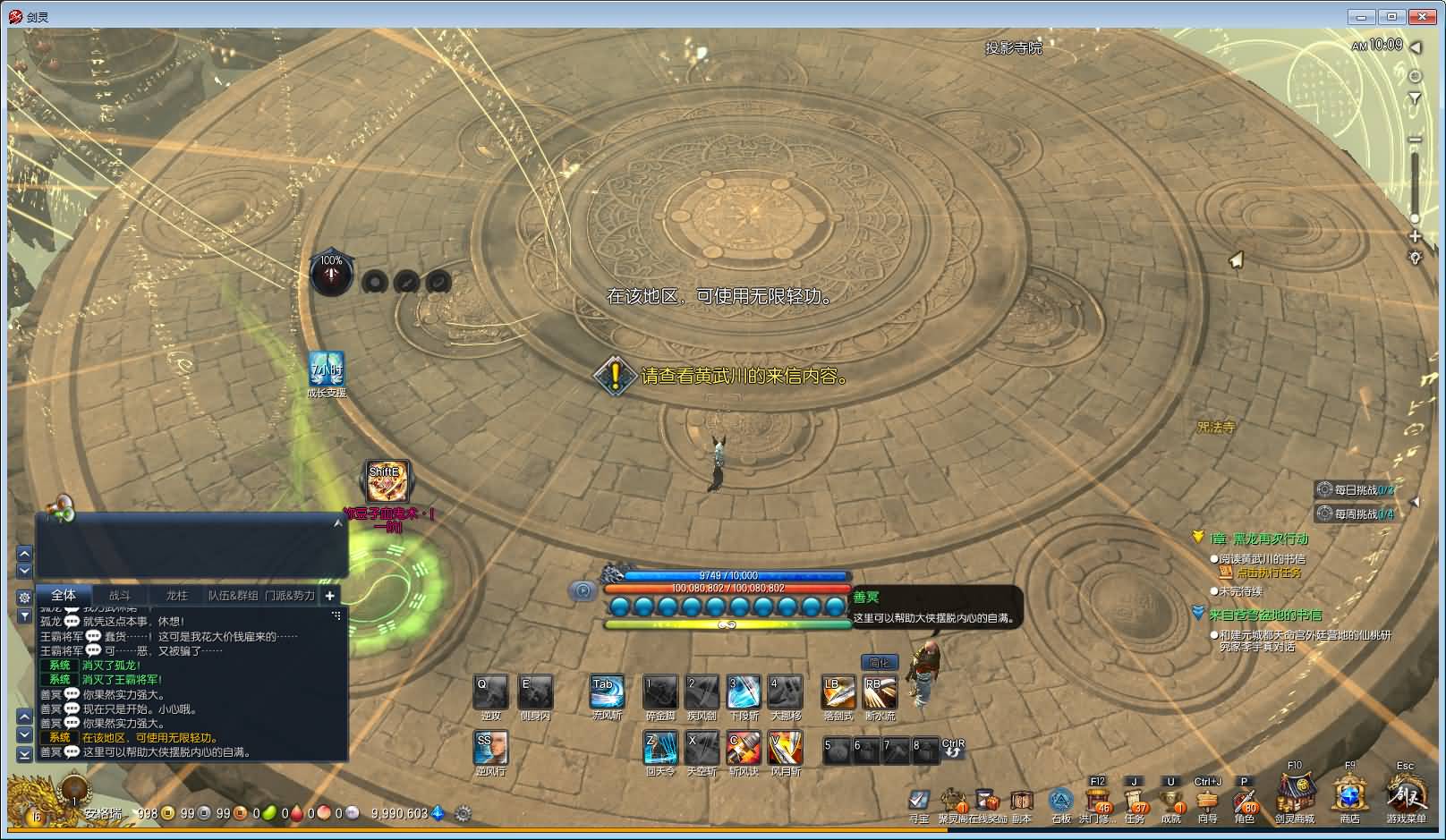Image resolution: width=1446 pixels, height=840 pixels.
Task: Open the 剑灵商城 cash shop
Action: pyautogui.click(x=1295, y=794)
